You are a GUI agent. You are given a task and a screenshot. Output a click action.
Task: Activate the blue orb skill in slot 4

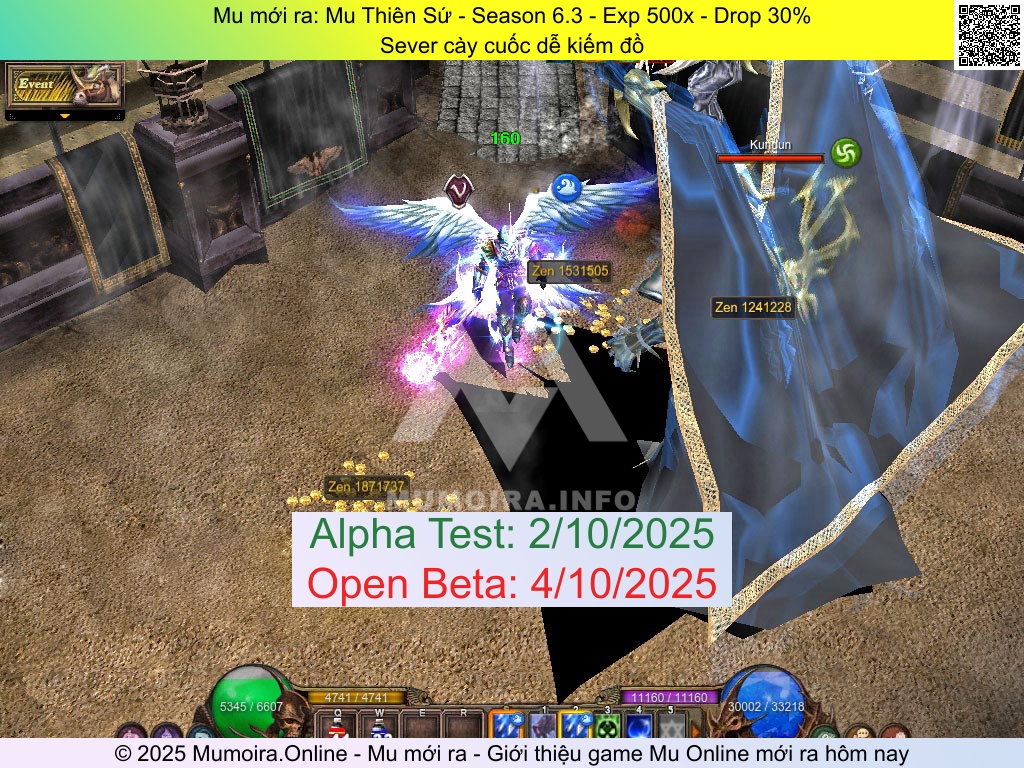639,726
